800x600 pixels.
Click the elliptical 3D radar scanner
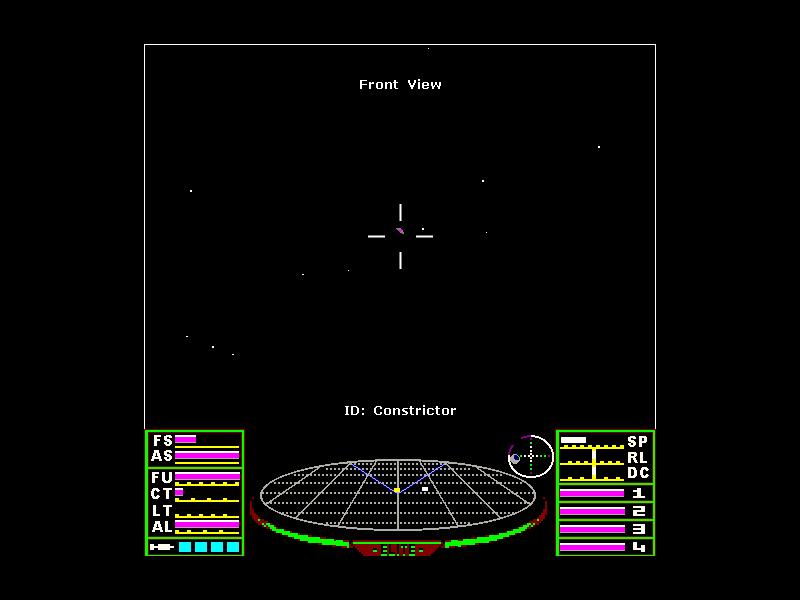click(x=398, y=494)
